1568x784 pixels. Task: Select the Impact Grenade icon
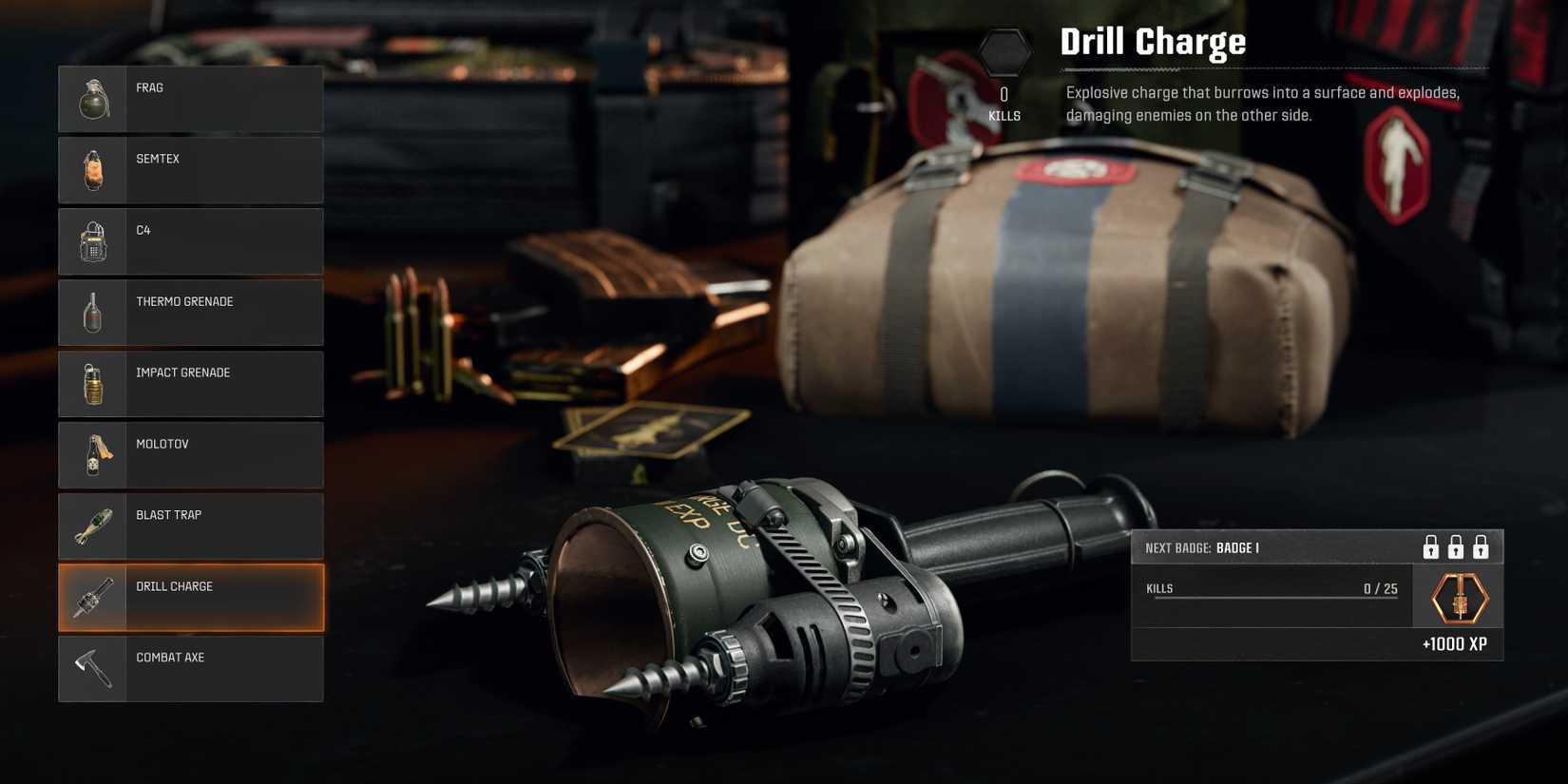[92, 384]
